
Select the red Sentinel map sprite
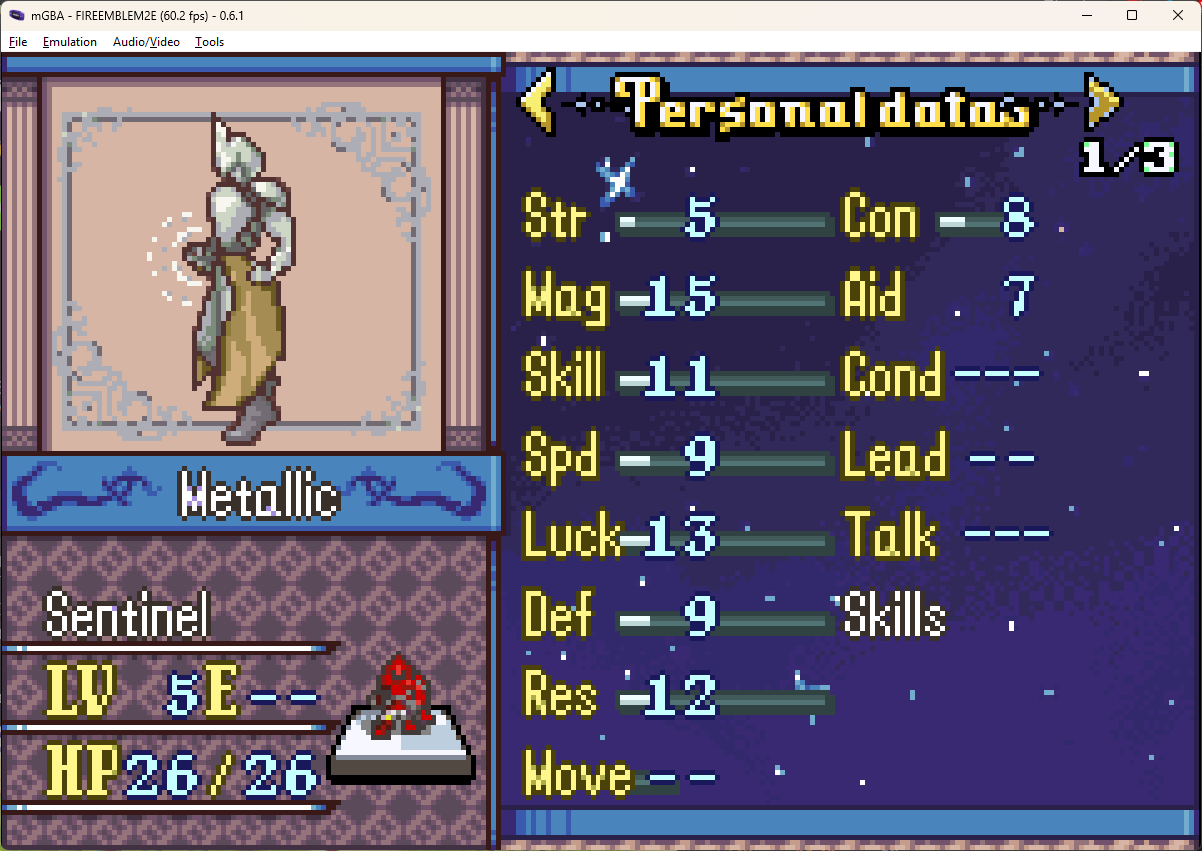pyautogui.click(x=401, y=697)
